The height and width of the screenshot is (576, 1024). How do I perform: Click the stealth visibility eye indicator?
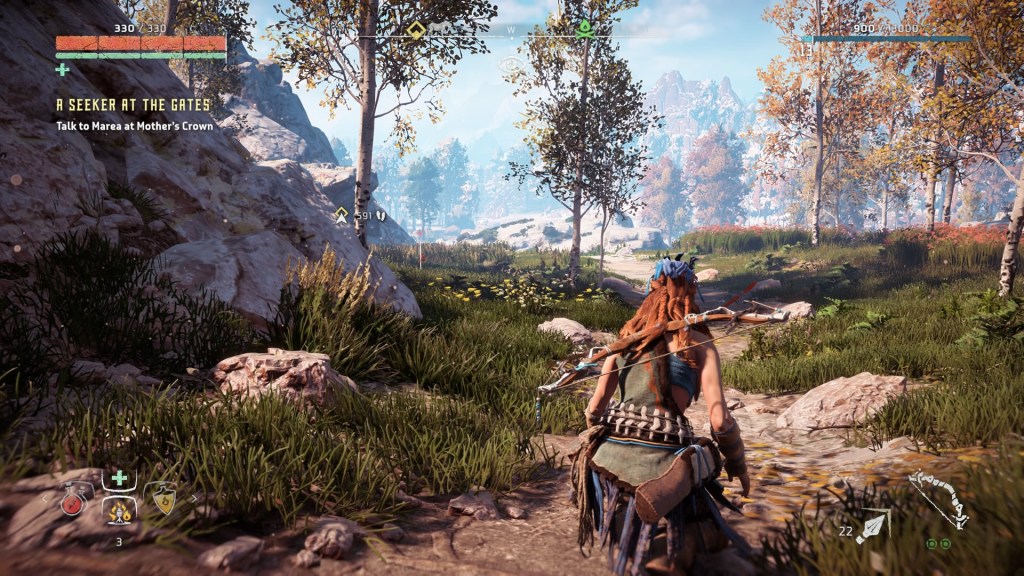(x=512, y=65)
